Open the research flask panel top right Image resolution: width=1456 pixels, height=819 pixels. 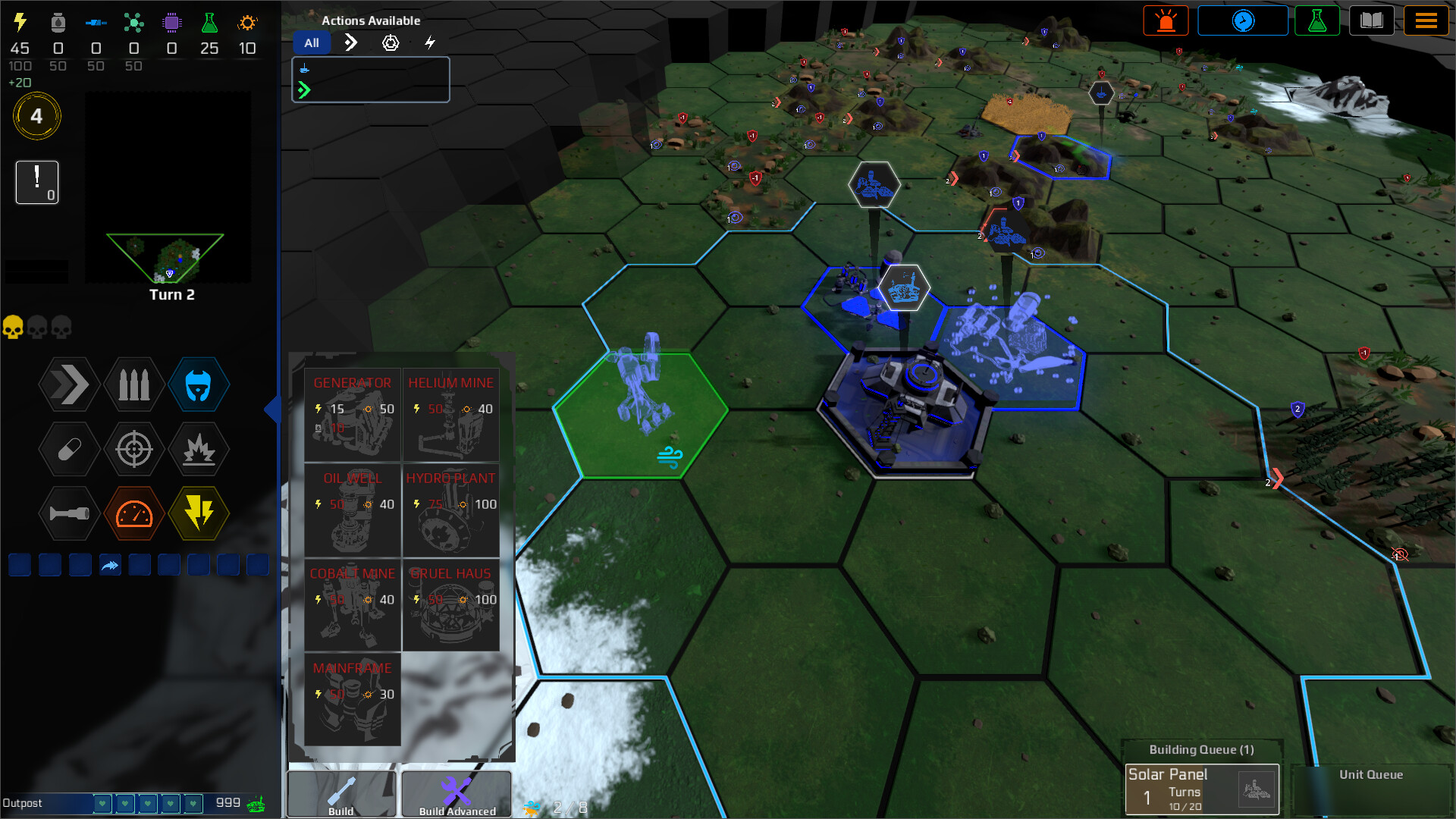[x=1317, y=20]
